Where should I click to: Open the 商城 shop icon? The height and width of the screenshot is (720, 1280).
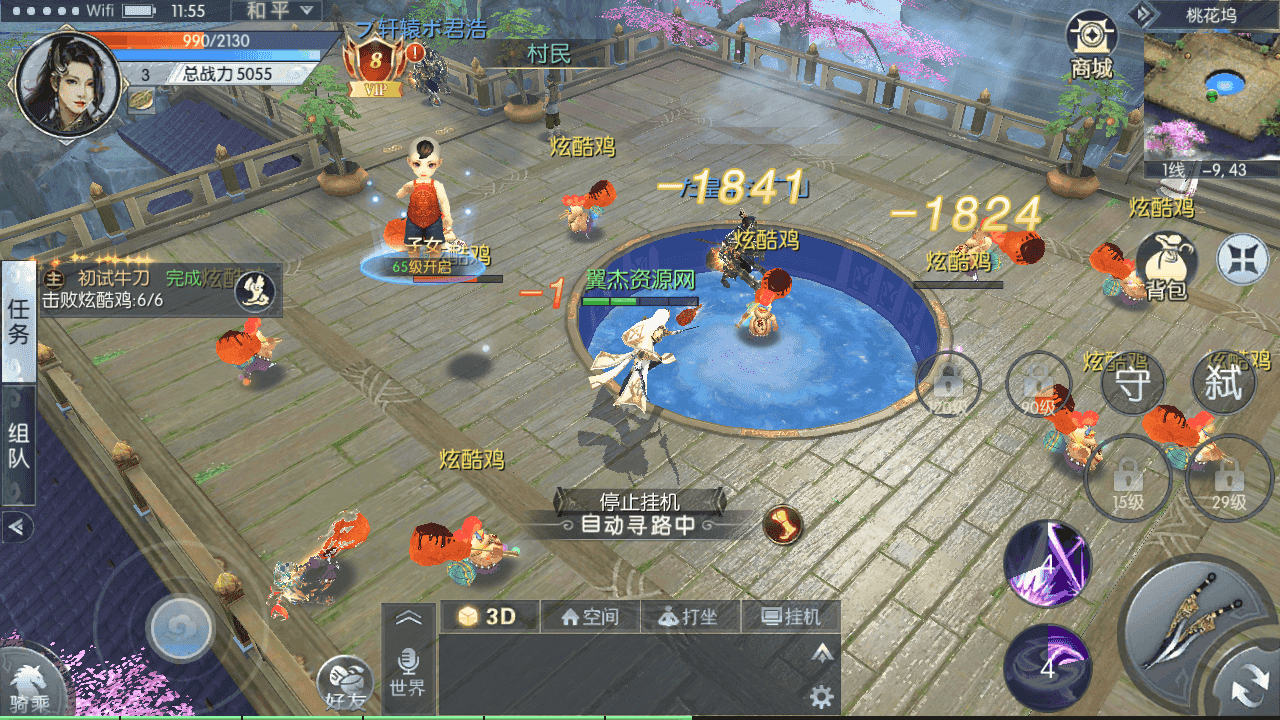pyautogui.click(x=1091, y=45)
